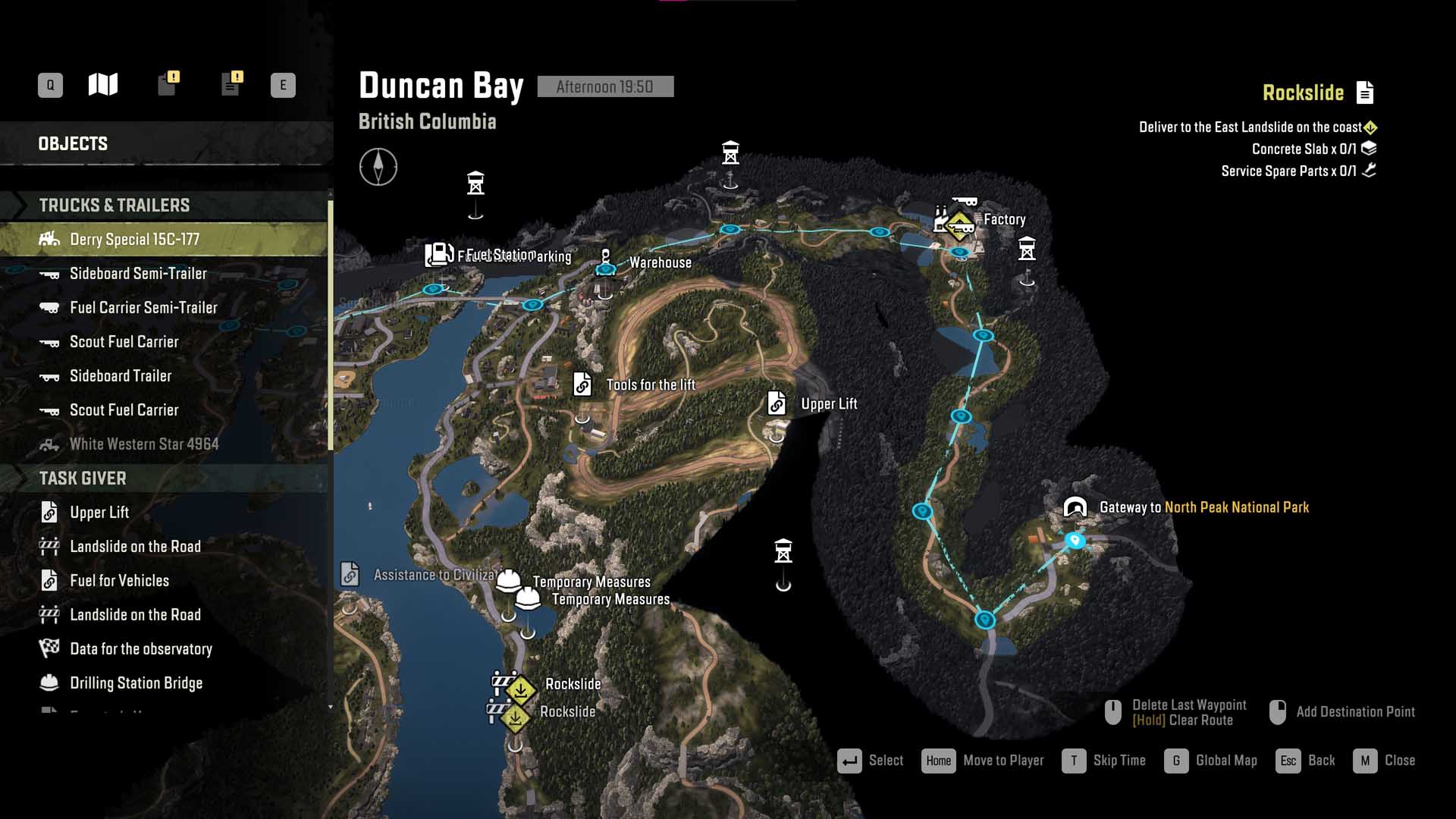The width and height of the screenshot is (1456, 819).
Task: Select the Upper Lift map marker
Action: pyautogui.click(x=777, y=403)
